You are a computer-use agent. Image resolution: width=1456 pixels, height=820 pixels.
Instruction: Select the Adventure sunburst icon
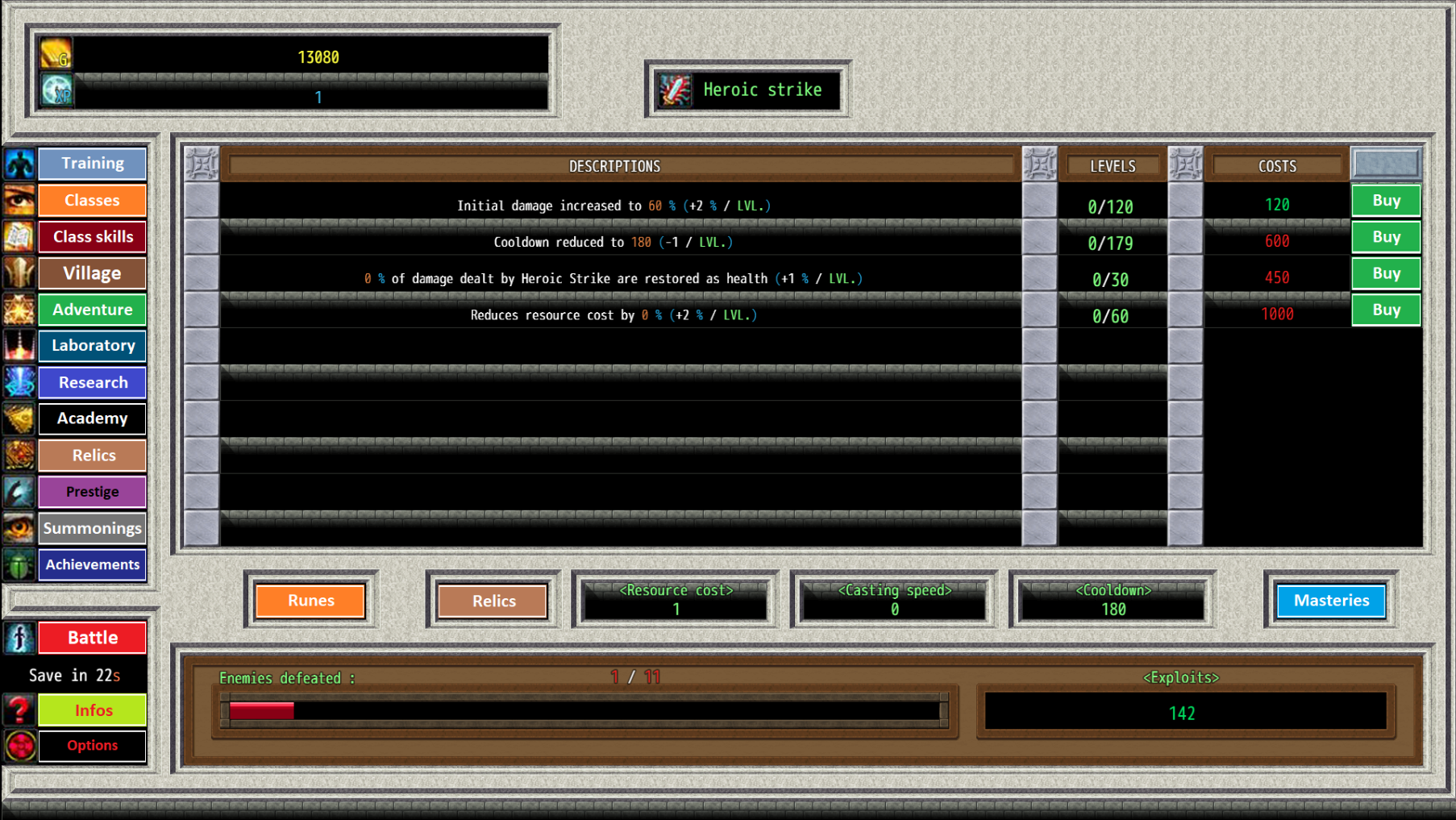coord(19,310)
